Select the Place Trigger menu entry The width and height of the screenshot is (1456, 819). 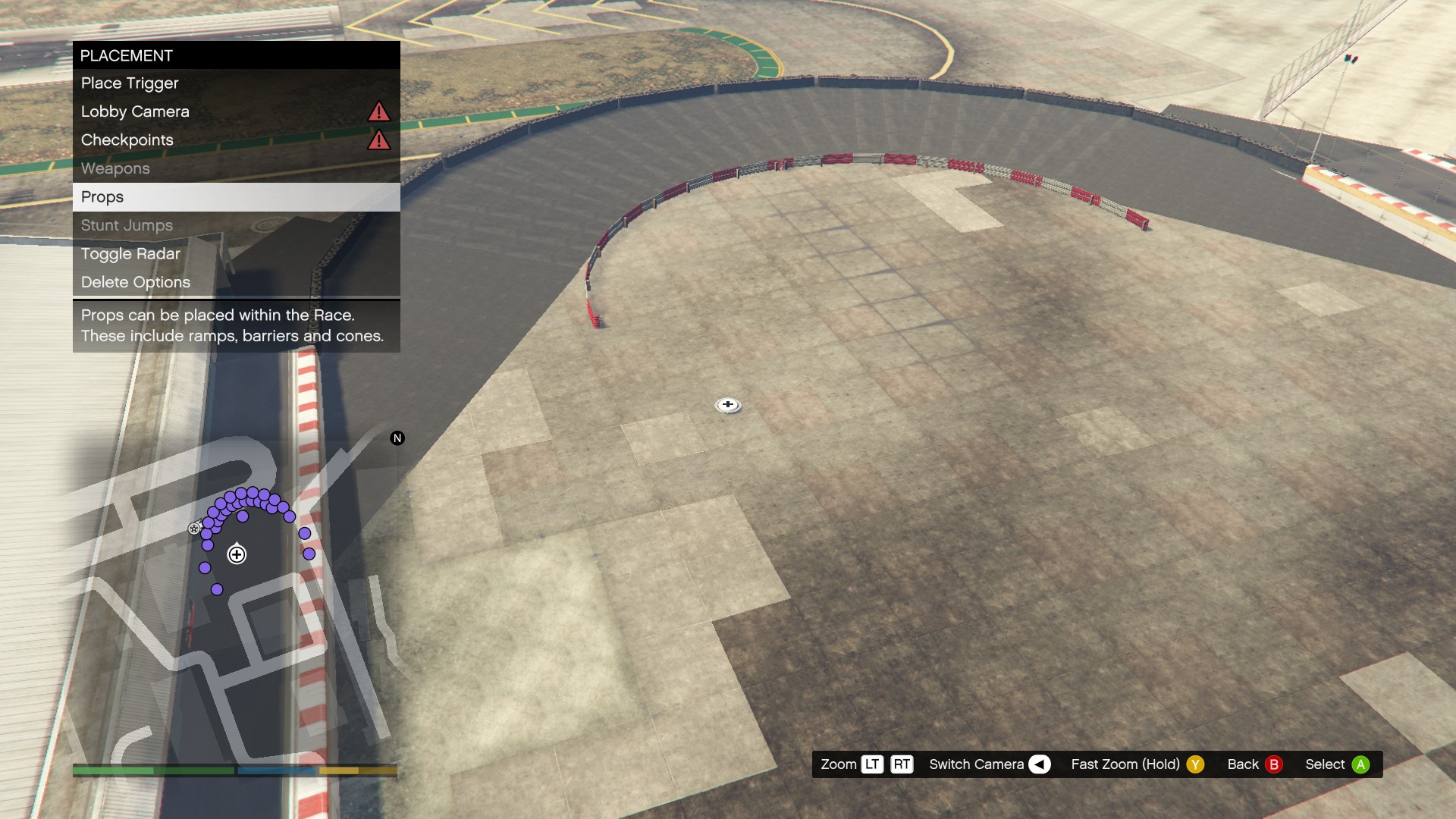tap(236, 83)
